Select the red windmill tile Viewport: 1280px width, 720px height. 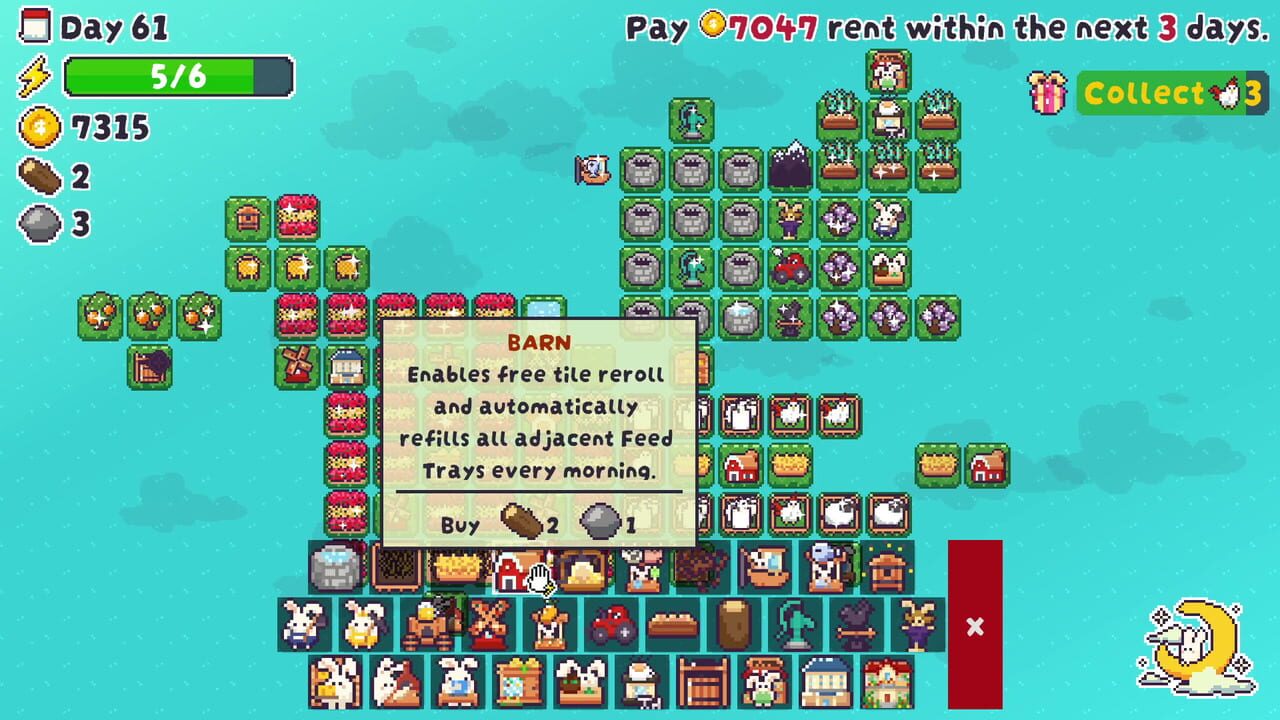coord(487,627)
